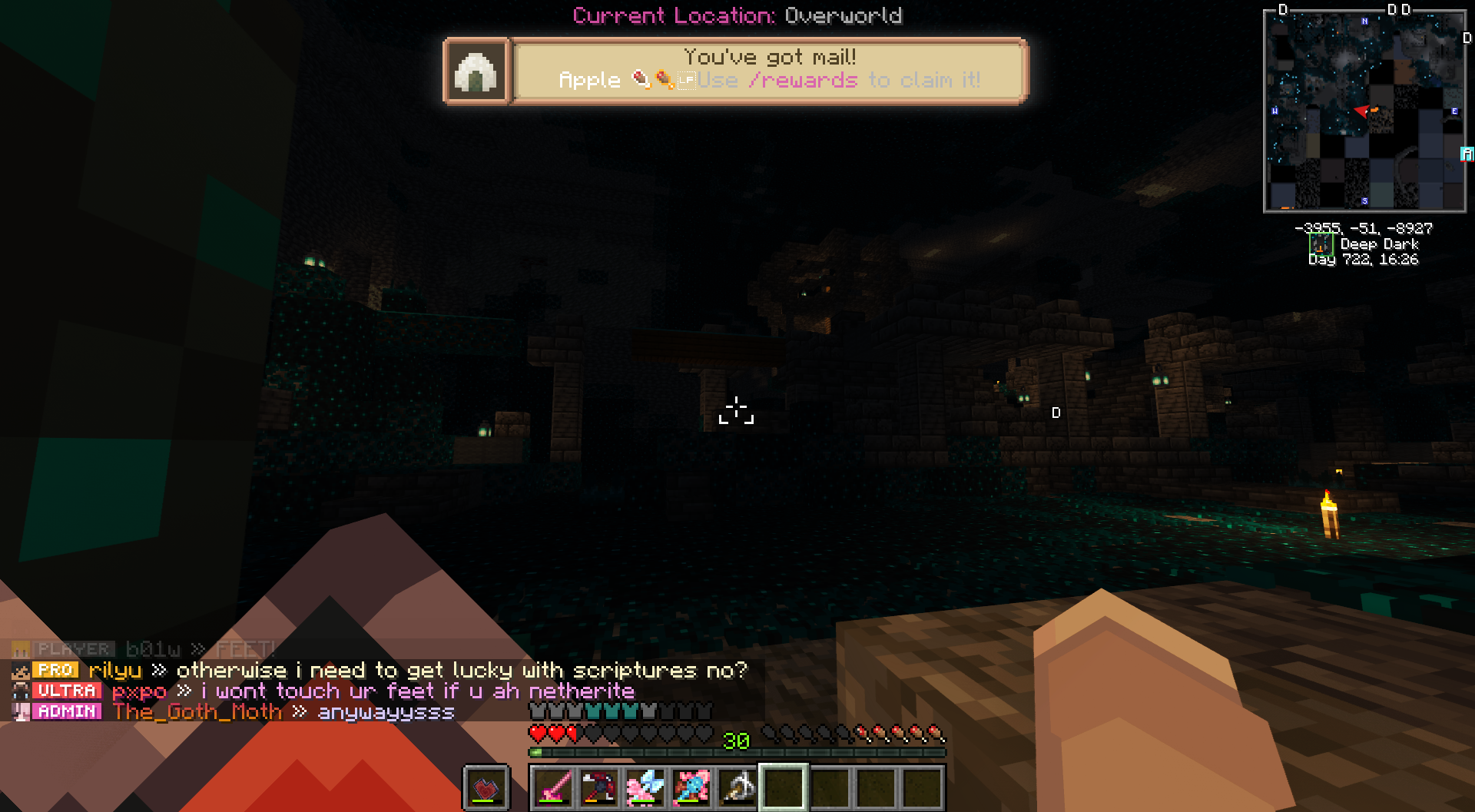
Task: Click the north 'N' compass marker on minimap
Action: 1364,22
